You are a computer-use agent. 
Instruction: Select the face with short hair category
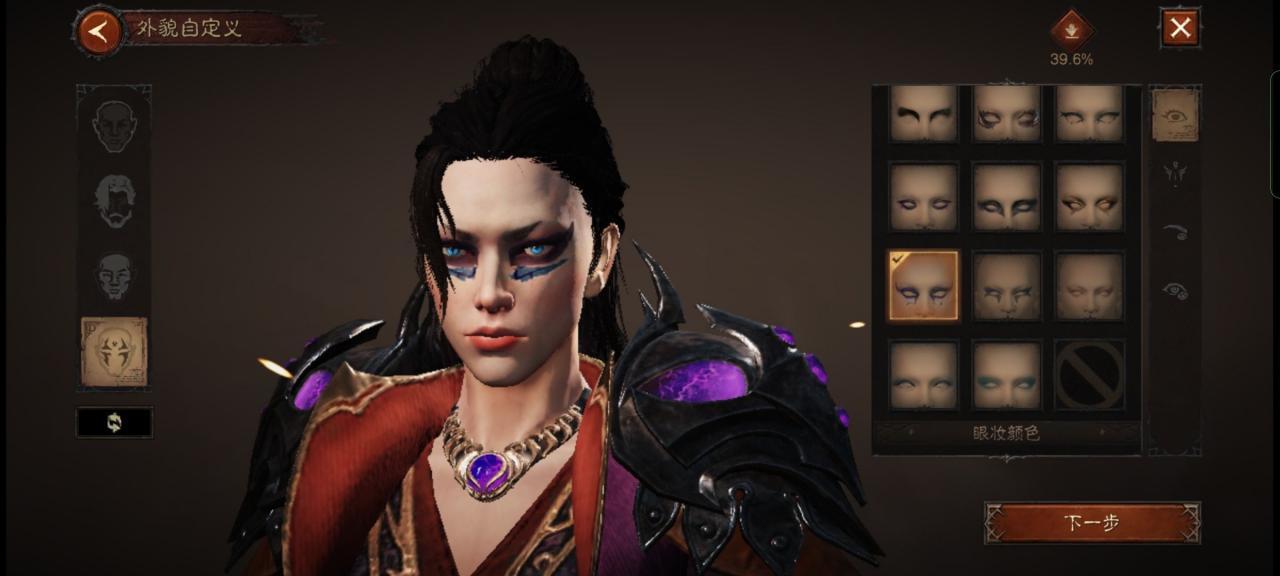pyautogui.click(x=114, y=275)
